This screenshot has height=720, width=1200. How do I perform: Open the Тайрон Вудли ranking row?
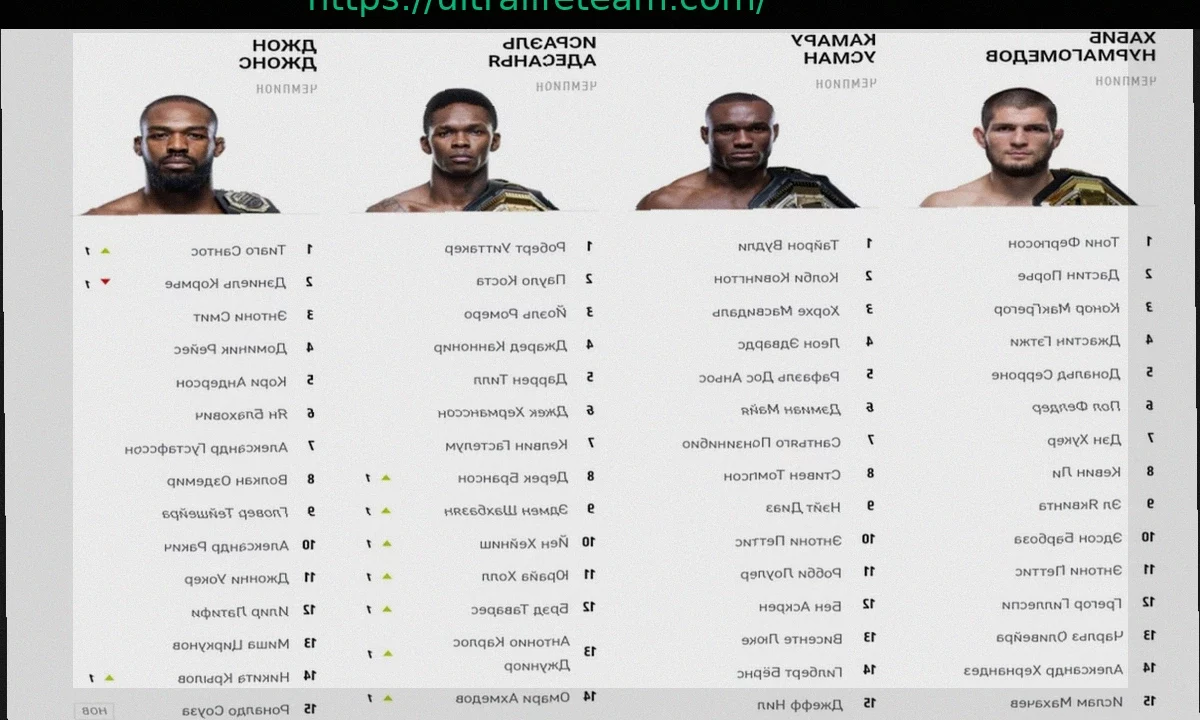[x=788, y=245]
